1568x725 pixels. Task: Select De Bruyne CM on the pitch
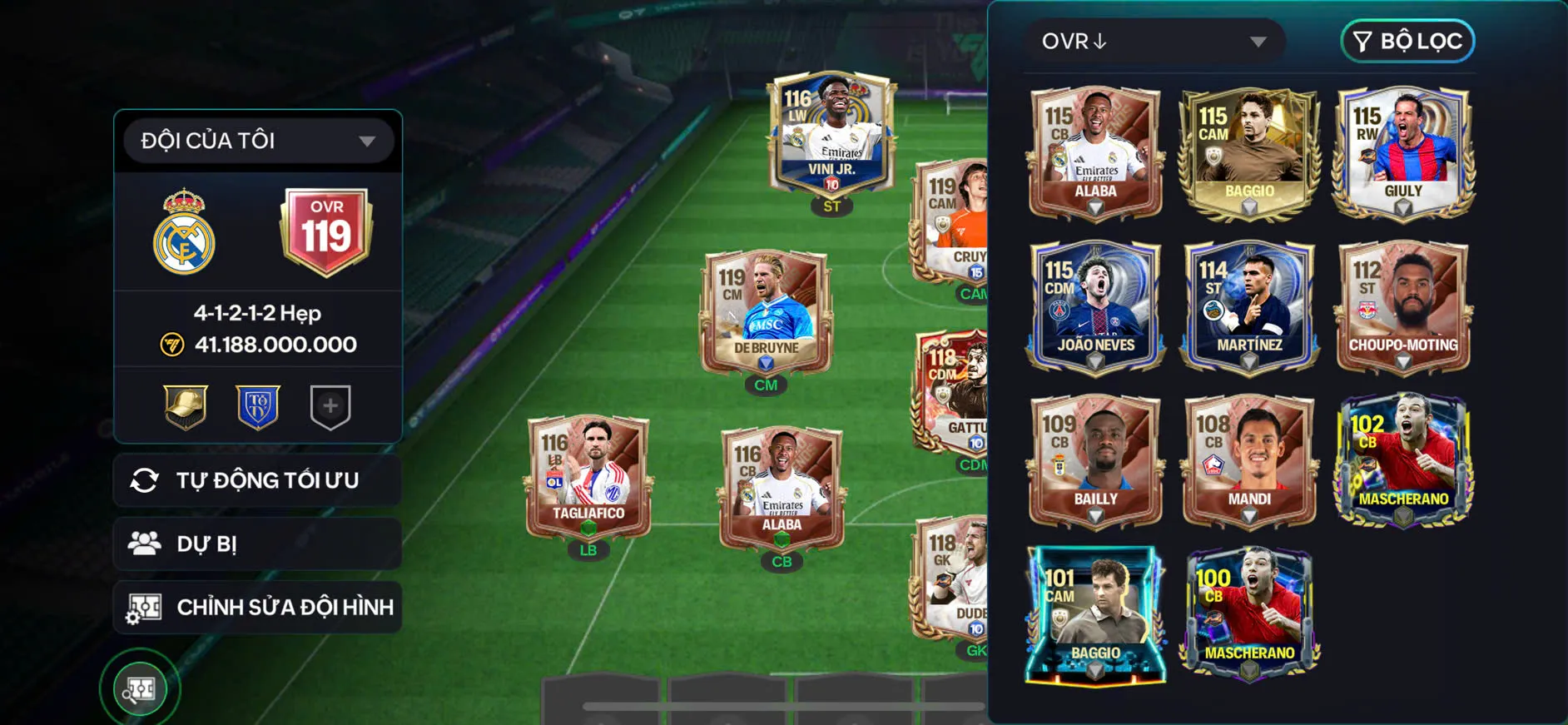tap(766, 312)
